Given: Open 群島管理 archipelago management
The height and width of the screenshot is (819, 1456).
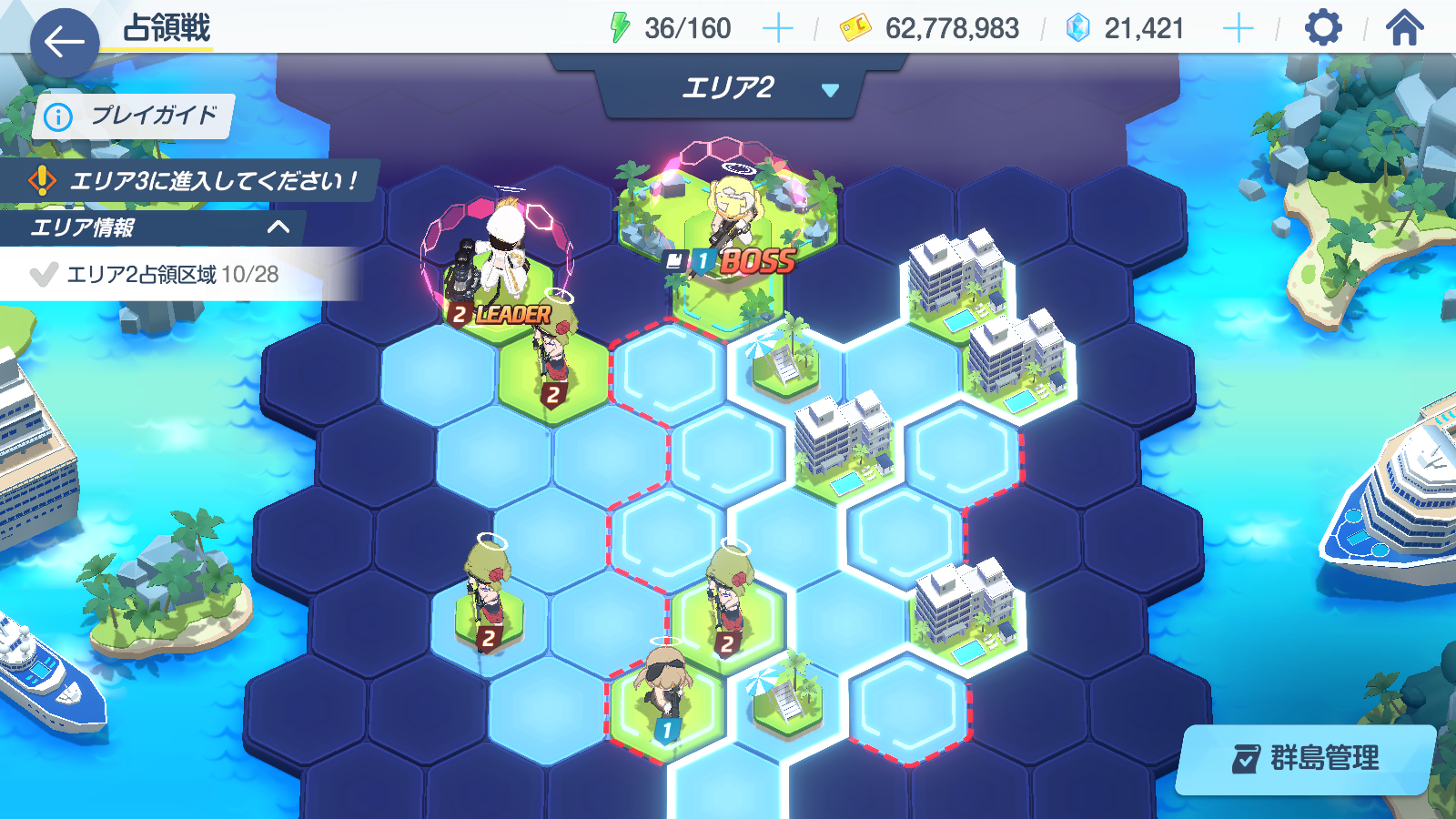Looking at the screenshot, I should coord(1306,758).
